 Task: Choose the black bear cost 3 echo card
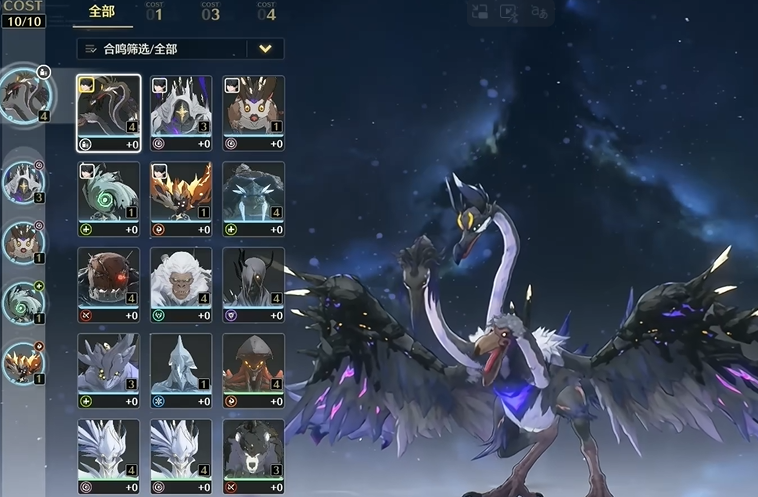coord(253,450)
